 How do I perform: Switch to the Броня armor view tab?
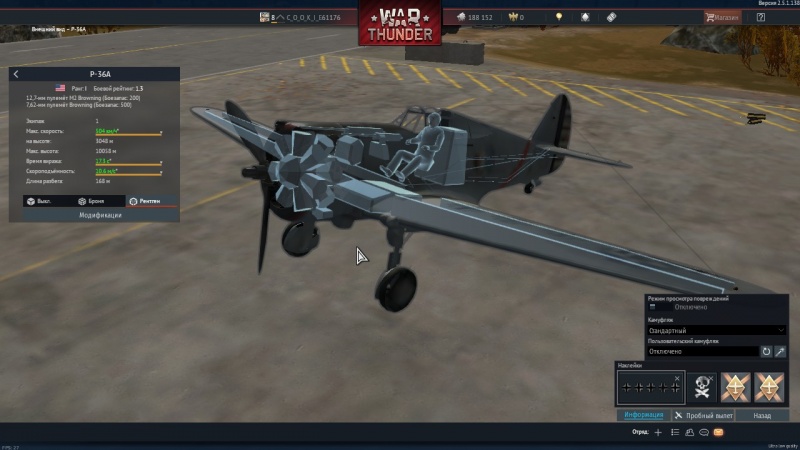(x=91, y=201)
